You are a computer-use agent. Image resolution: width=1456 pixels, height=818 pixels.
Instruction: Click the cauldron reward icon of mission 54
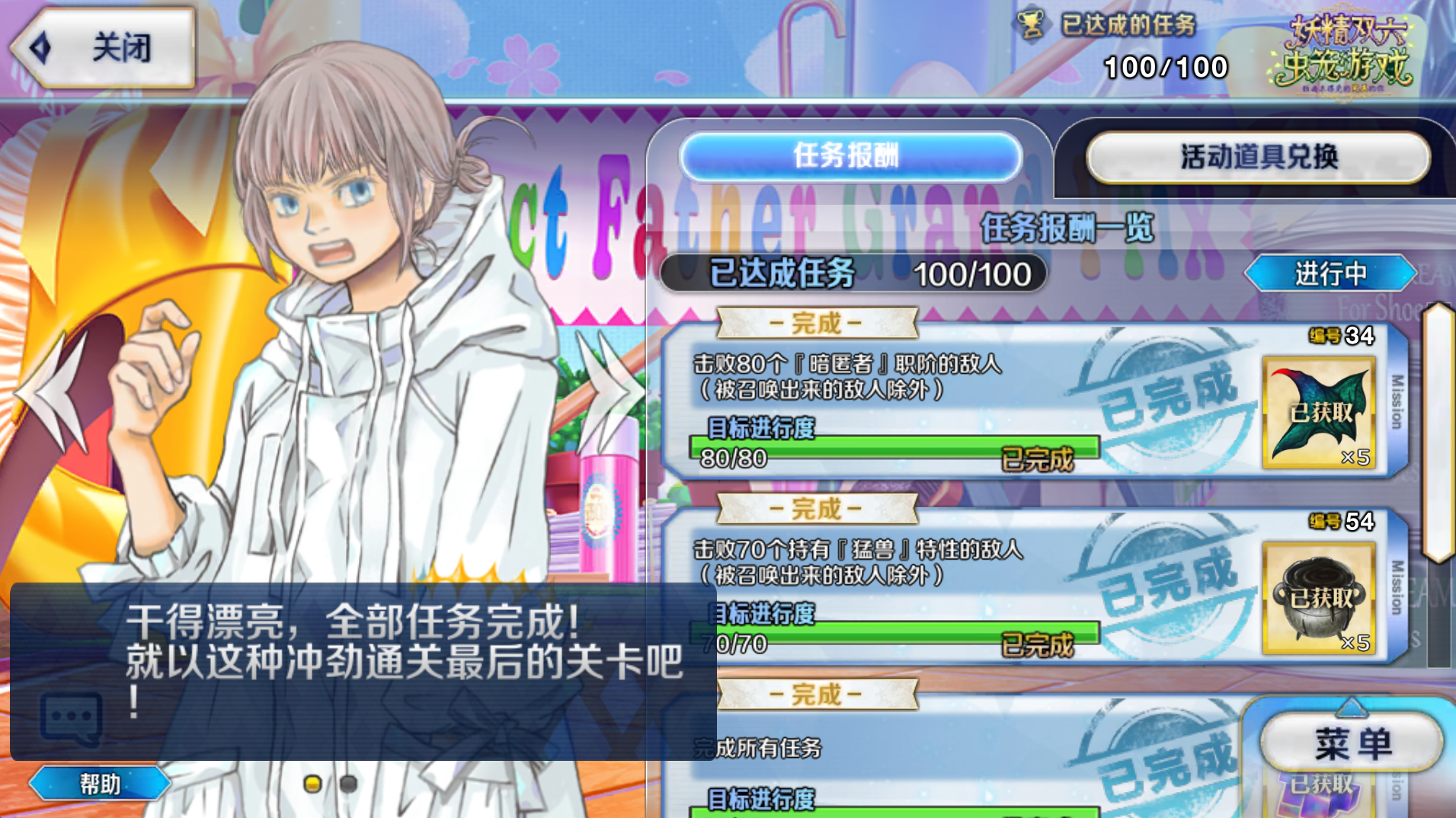pos(1319,598)
